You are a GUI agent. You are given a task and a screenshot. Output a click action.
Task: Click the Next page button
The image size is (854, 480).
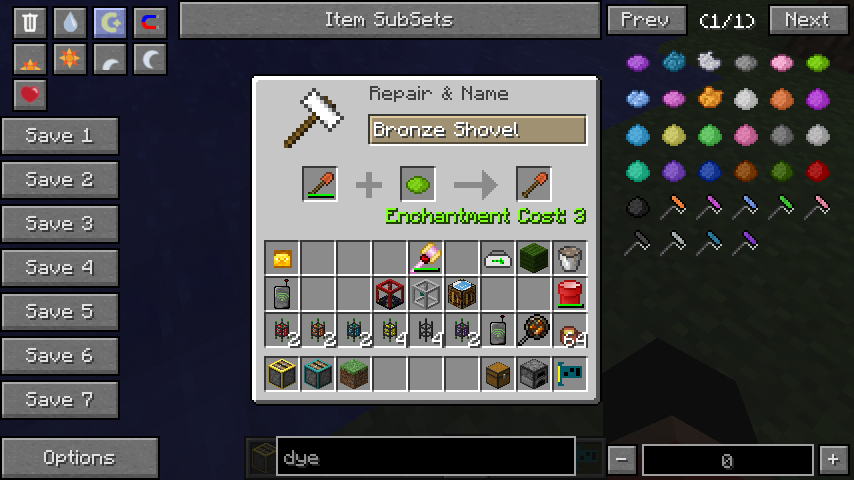pos(808,20)
